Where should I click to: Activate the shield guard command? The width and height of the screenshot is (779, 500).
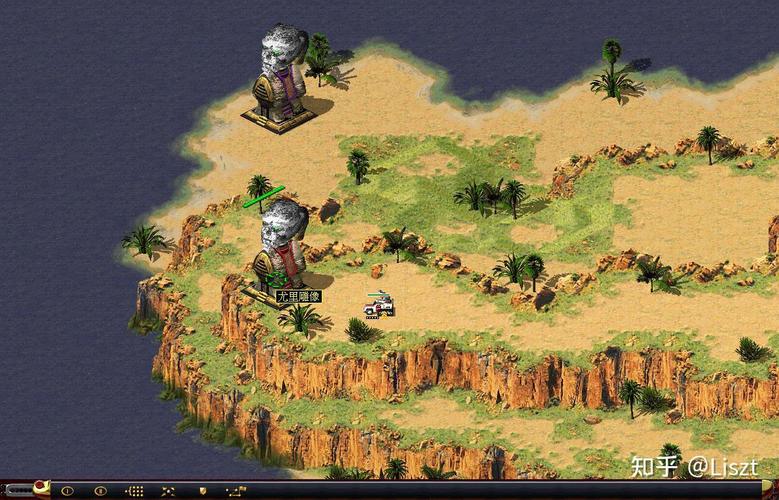203,491
